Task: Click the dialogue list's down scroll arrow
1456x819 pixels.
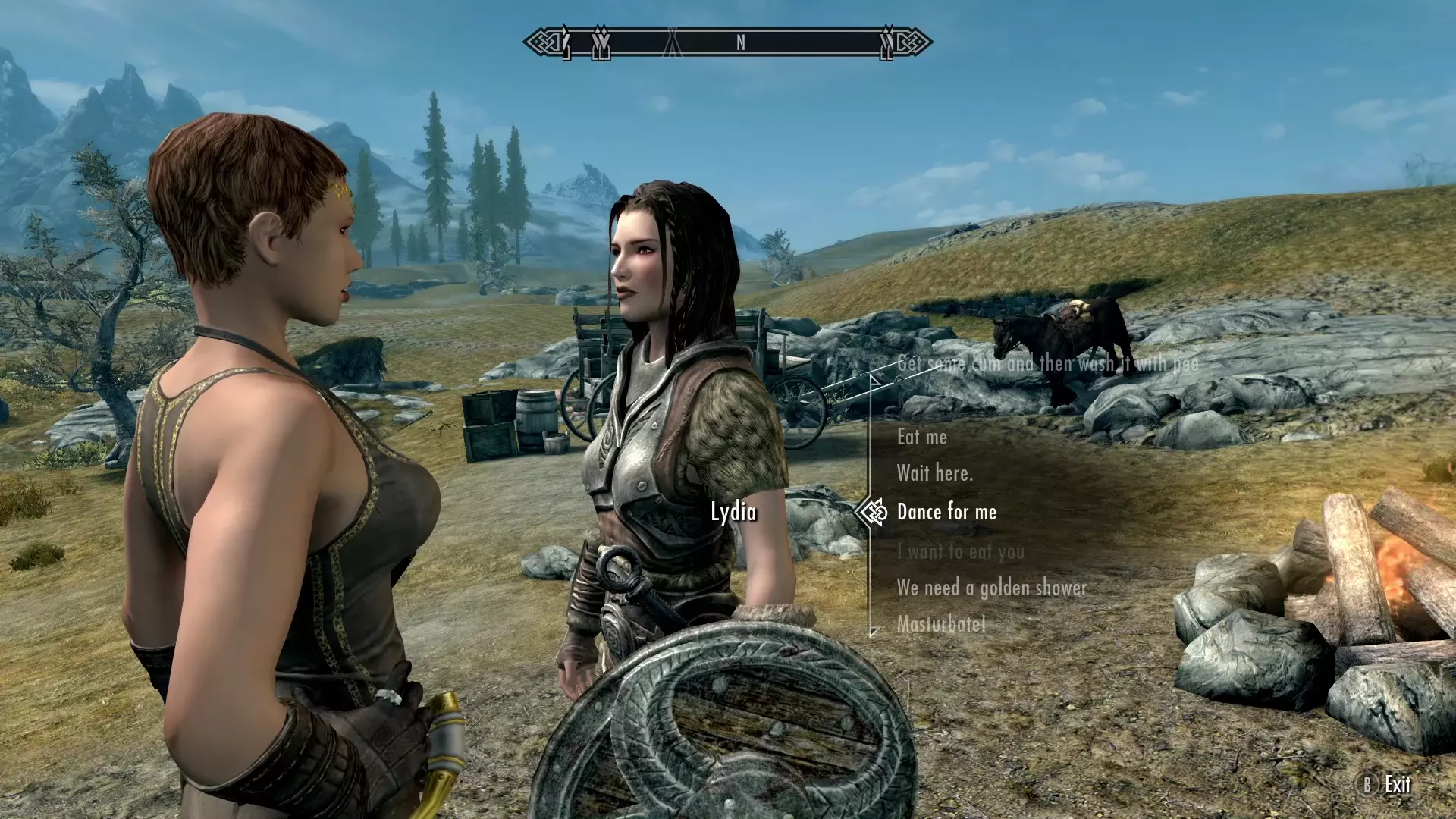Action: (875, 630)
